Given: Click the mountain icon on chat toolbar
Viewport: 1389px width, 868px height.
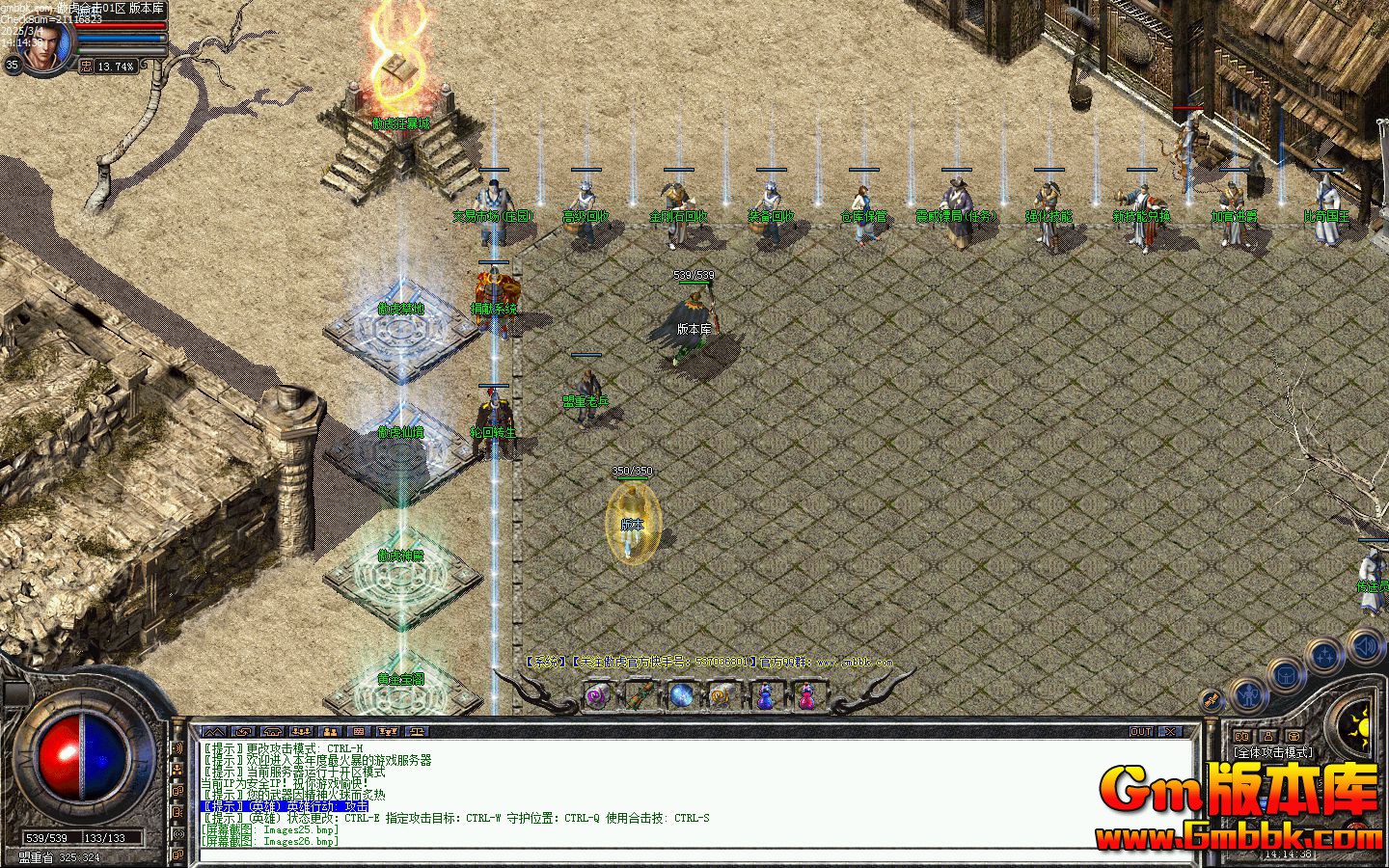Looking at the screenshot, I should [212, 731].
